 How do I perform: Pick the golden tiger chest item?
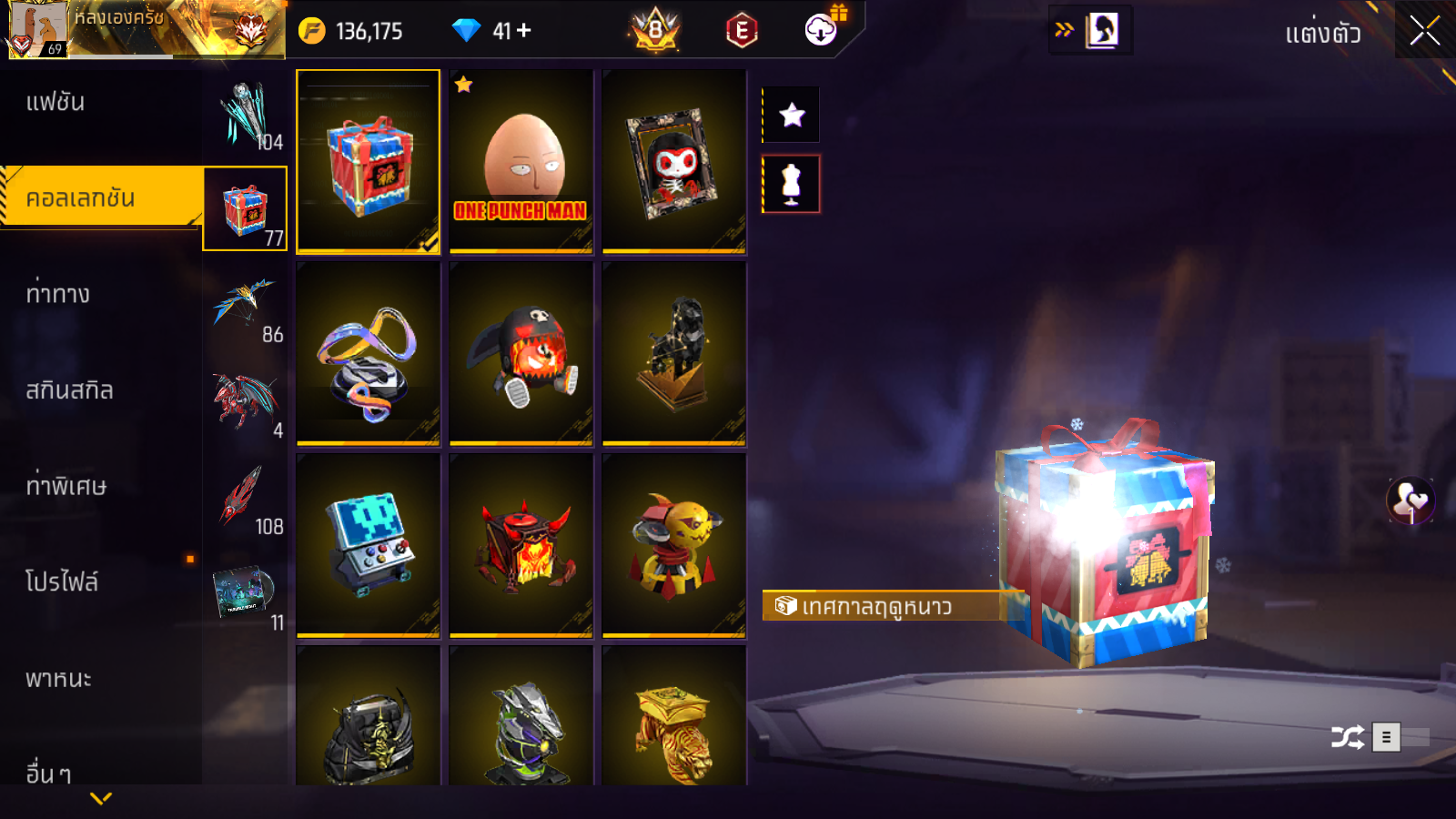(673, 728)
